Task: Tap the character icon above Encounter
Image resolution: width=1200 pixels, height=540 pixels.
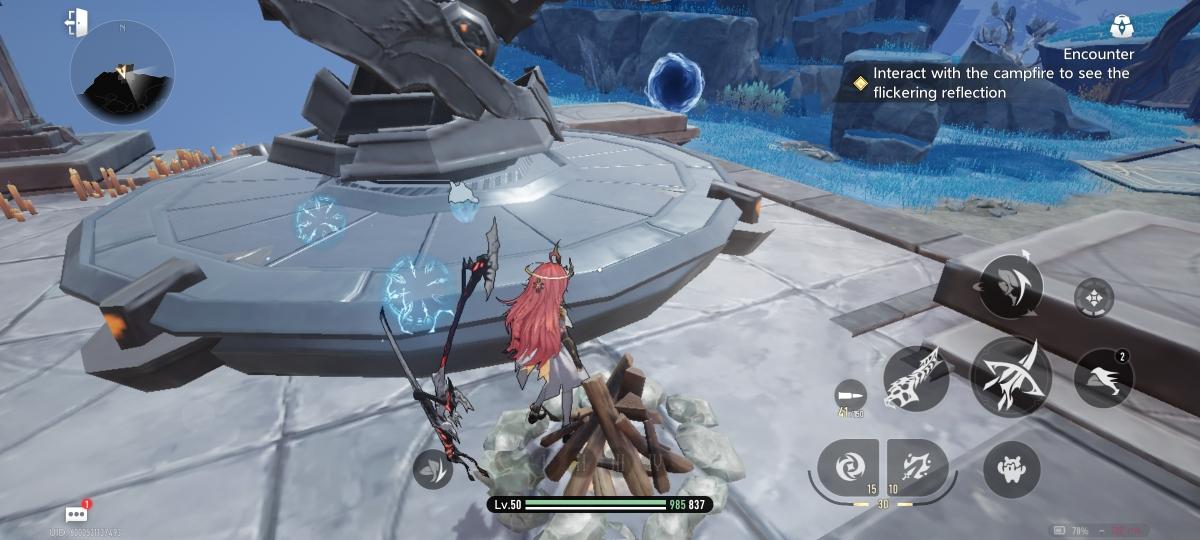Action: click(1119, 27)
